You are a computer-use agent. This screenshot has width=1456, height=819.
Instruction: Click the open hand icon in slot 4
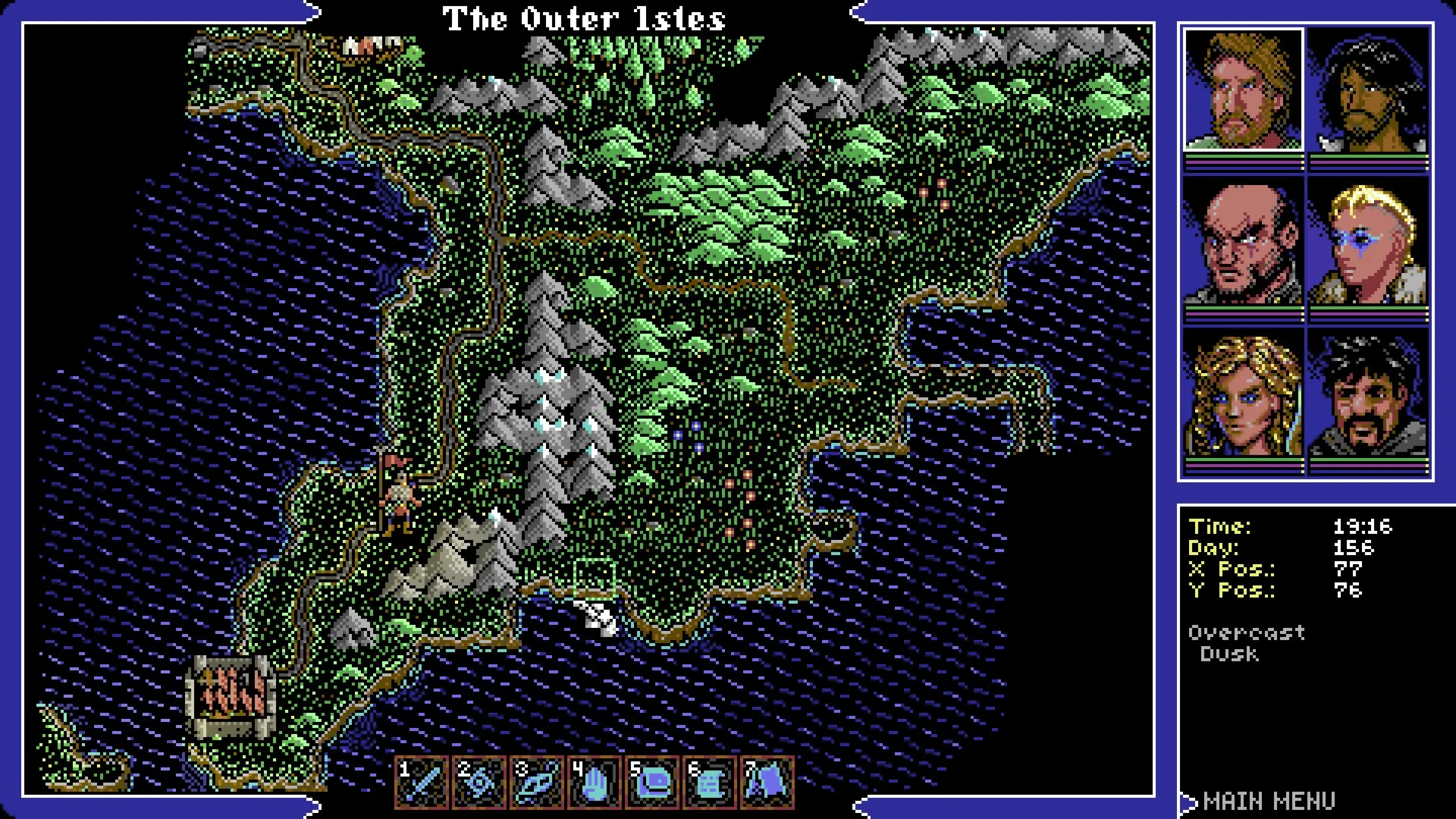point(595,782)
